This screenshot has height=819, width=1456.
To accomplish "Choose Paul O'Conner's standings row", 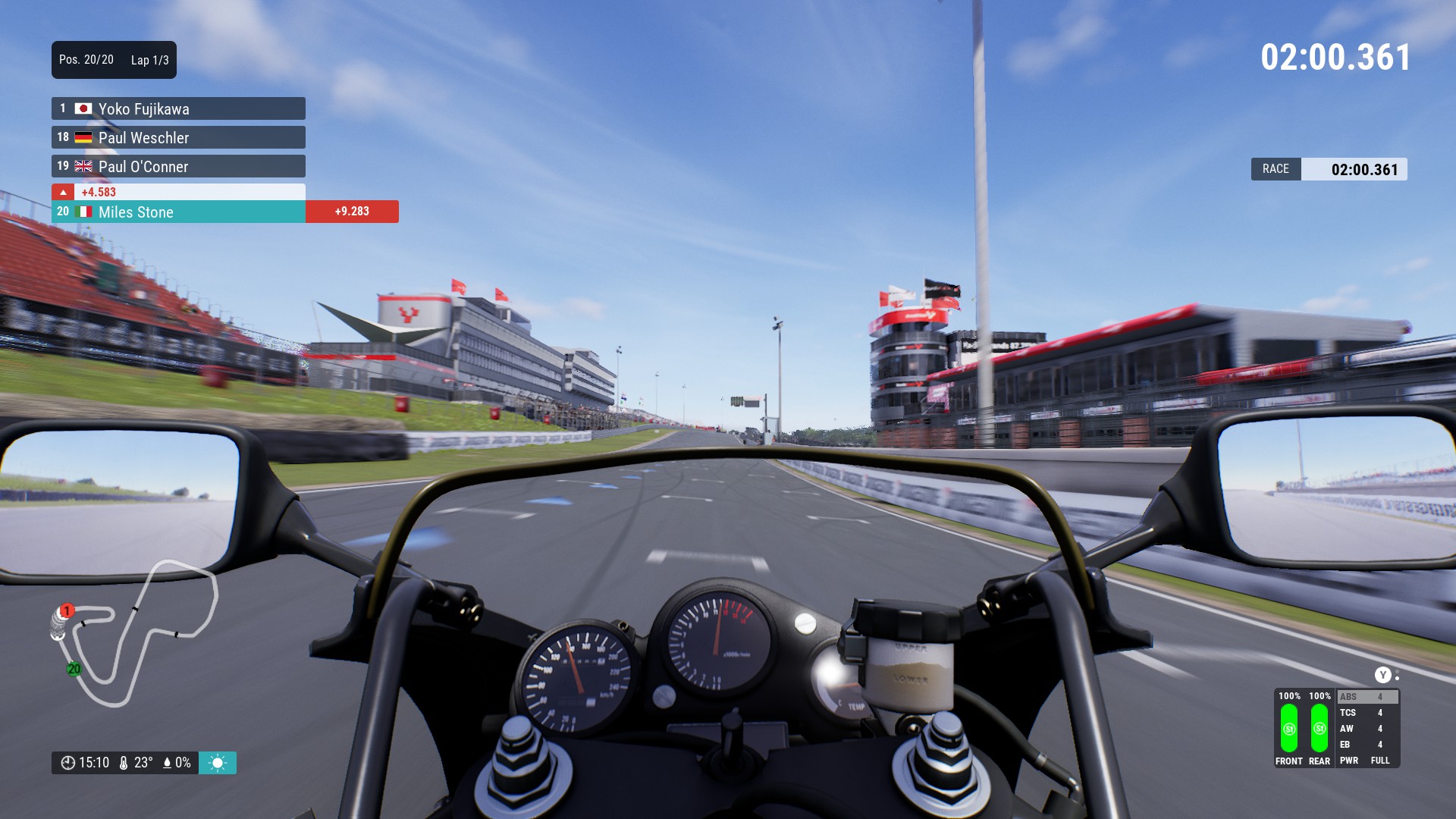I will (178, 166).
